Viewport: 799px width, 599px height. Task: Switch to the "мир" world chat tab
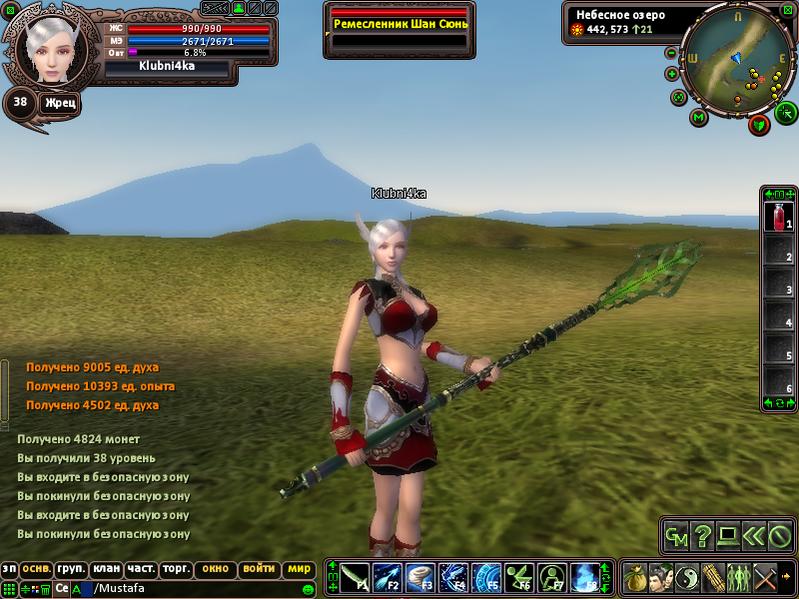click(299, 568)
